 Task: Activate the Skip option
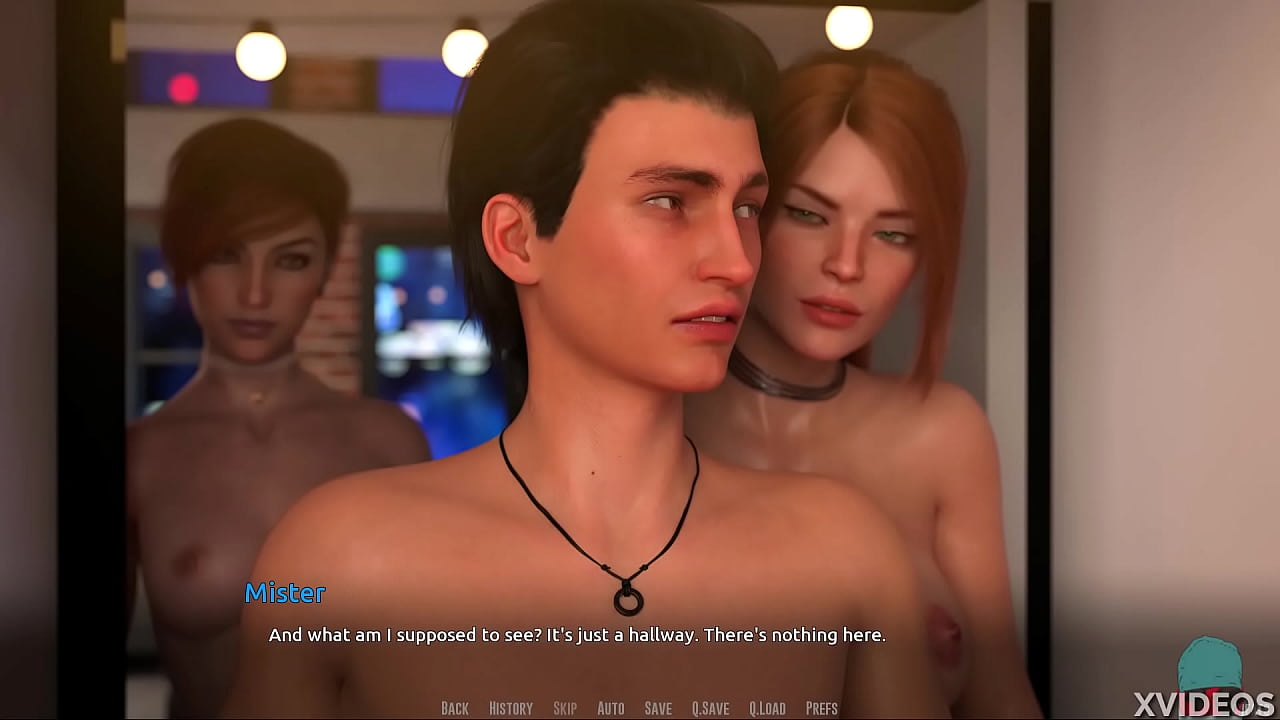click(x=565, y=708)
